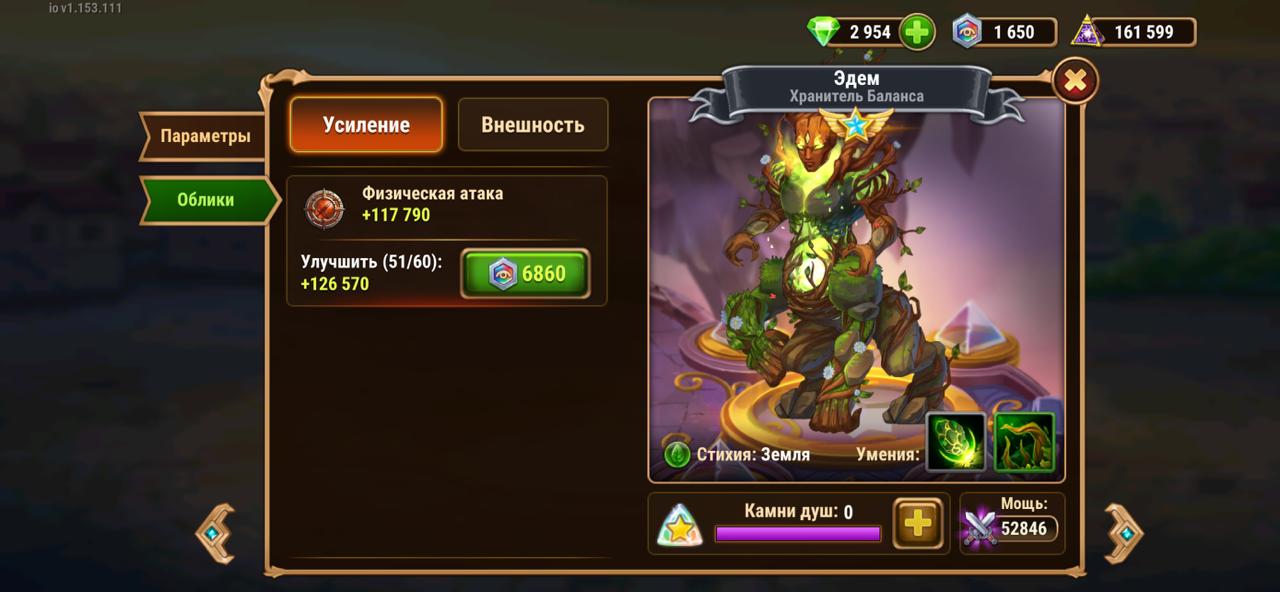Tap the Earth element leaf icon

(x=677, y=454)
